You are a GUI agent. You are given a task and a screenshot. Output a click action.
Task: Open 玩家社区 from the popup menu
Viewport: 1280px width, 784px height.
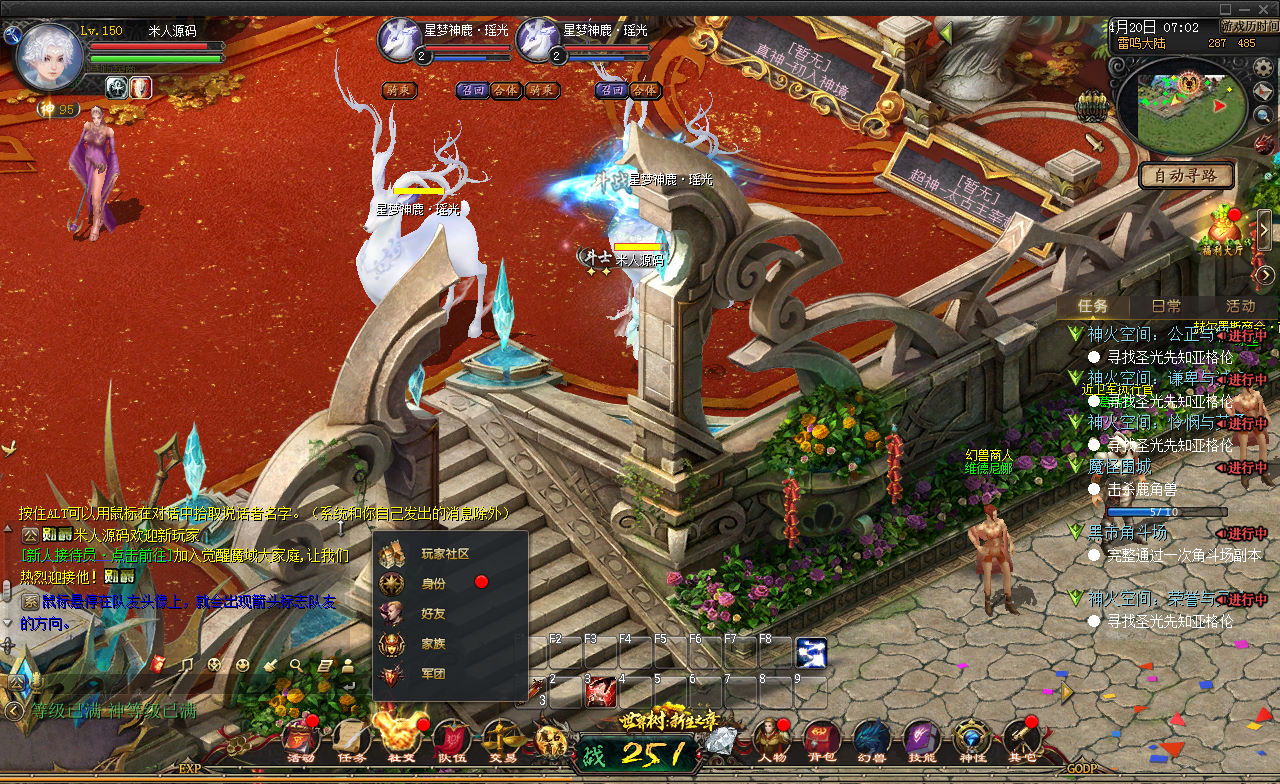[x=444, y=553]
